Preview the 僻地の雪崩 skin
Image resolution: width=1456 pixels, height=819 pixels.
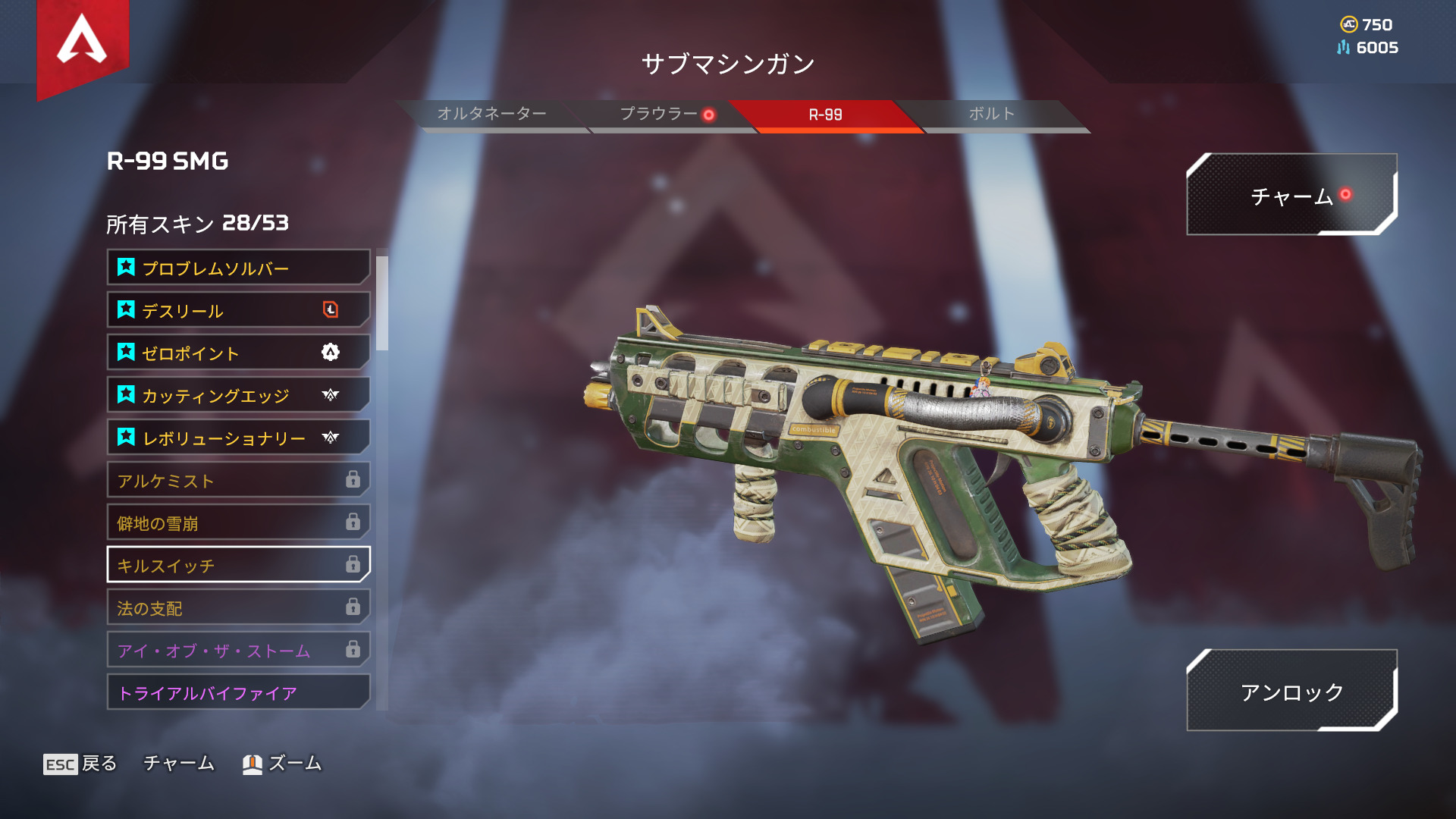[x=238, y=522]
